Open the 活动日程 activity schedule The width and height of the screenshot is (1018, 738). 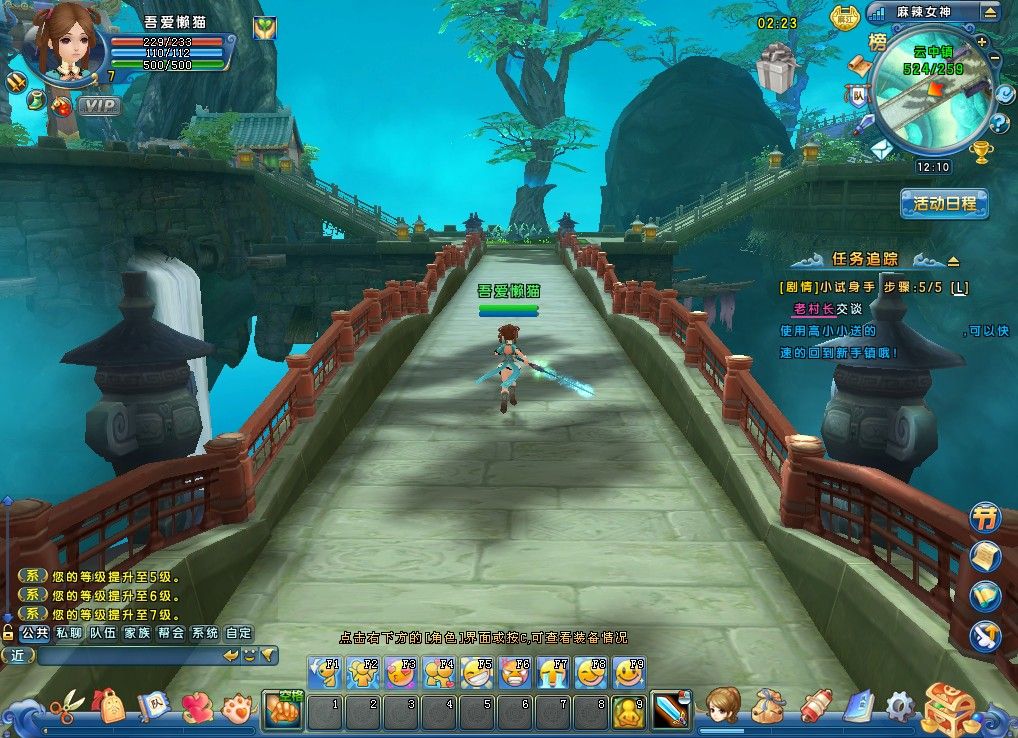[944, 204]
